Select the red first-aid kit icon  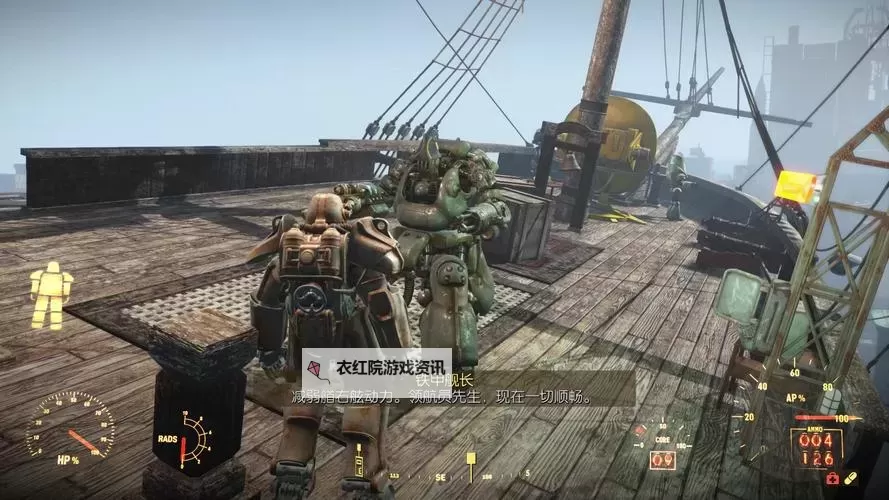tap(833, 479)
